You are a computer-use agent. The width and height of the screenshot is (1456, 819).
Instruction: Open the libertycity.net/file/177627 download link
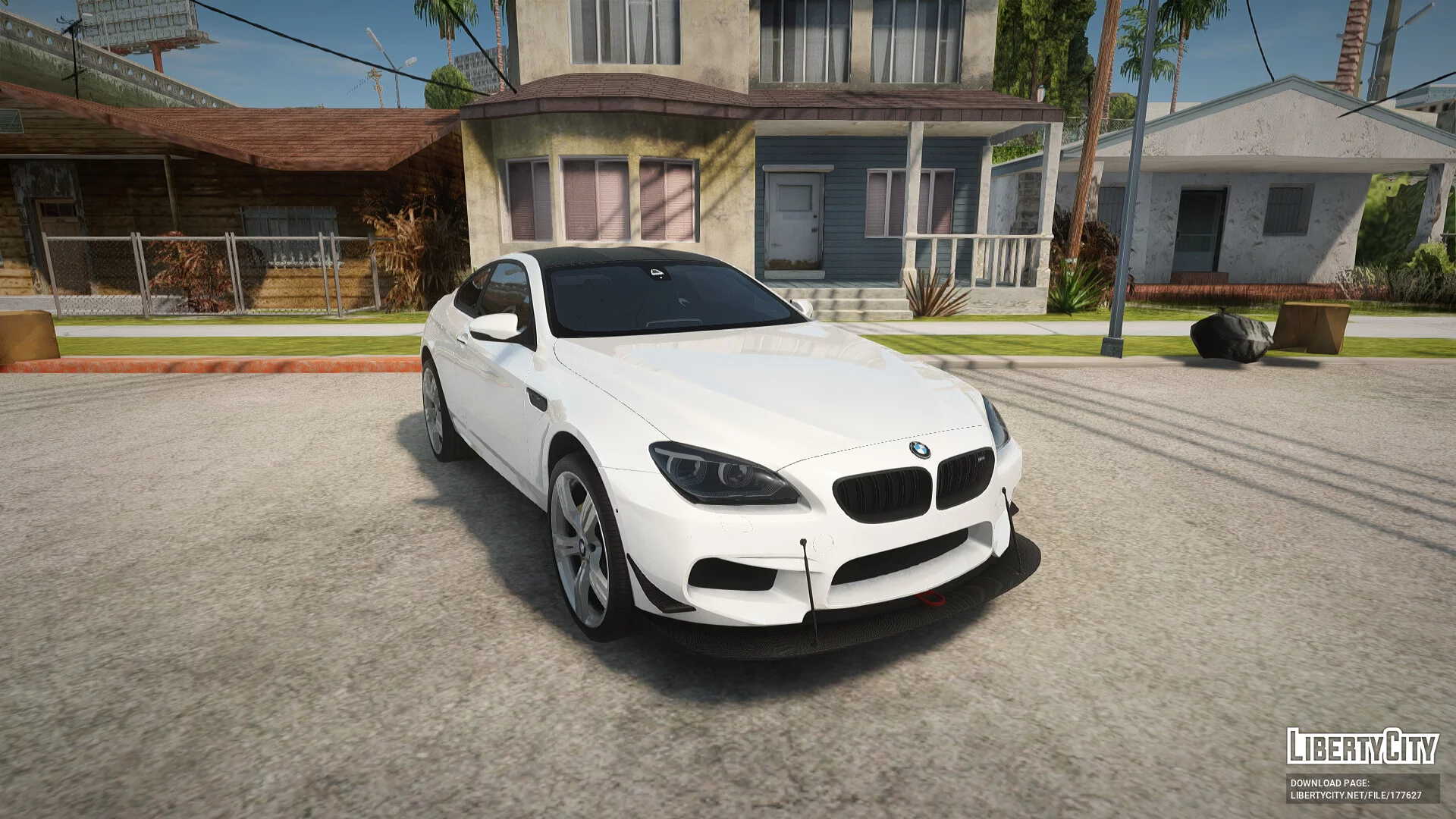point(1356,795)
